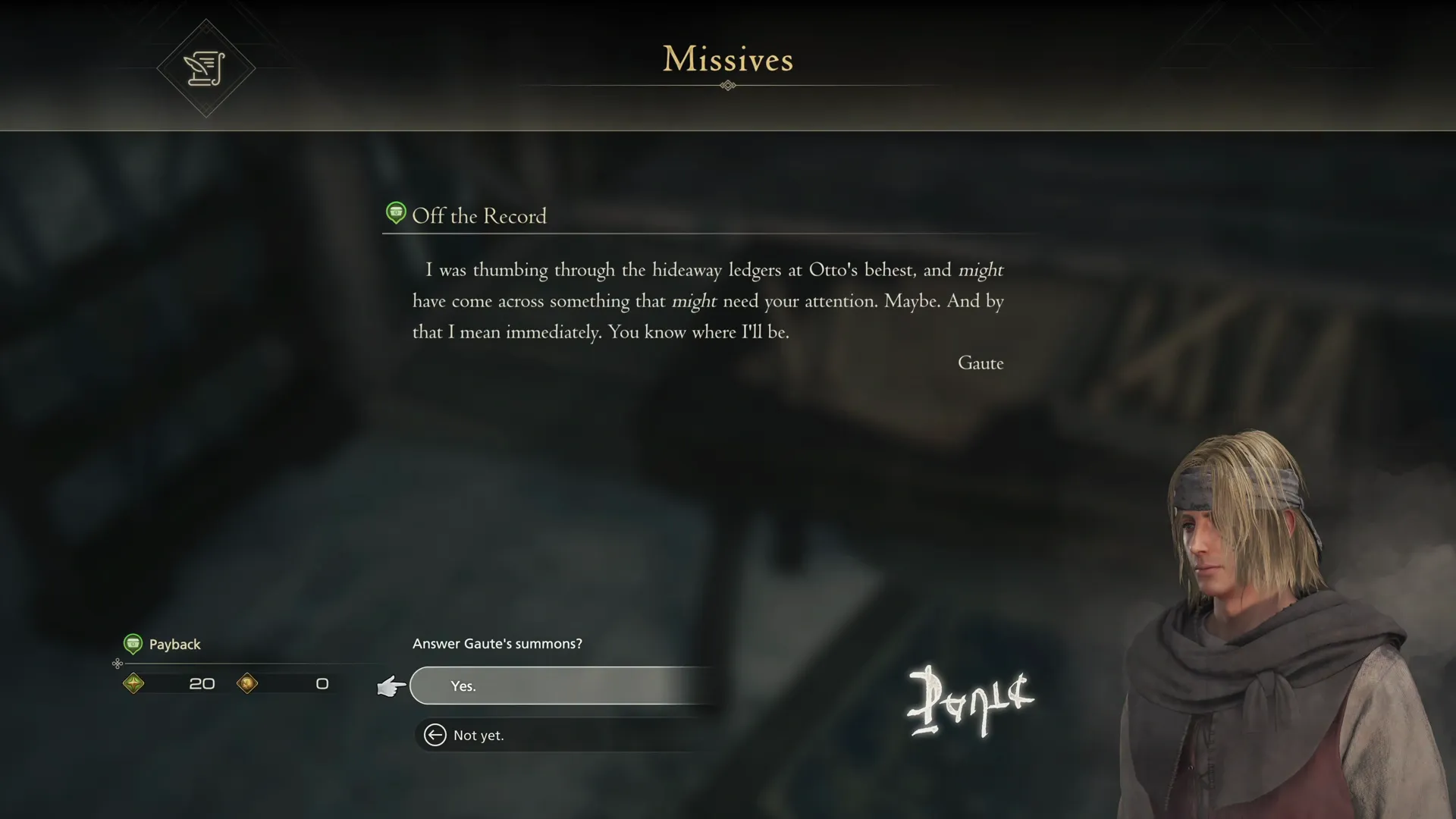Select the renown star icon showing 20
Viewport: 1456px width, 819px height.
click(x=134, y=683)
